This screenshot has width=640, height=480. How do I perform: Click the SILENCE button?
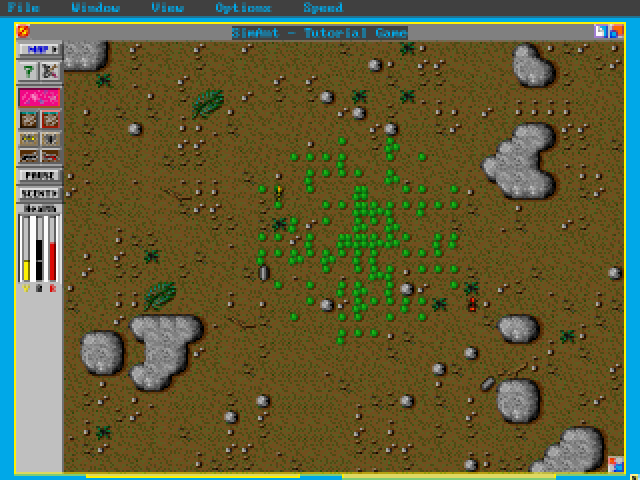click(x=39, y=193)
